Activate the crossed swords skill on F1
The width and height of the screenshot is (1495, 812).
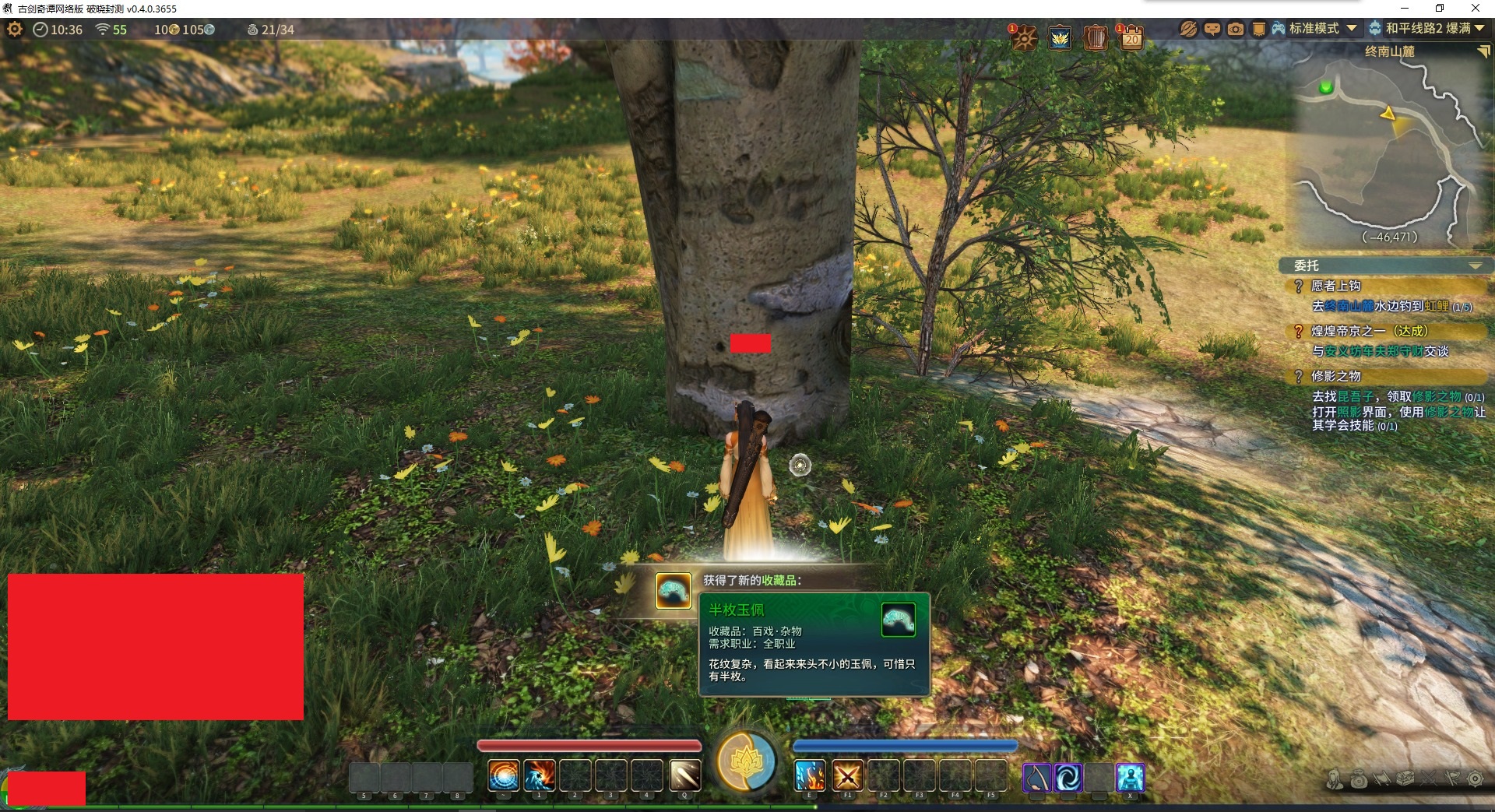(x=847, y=776)
